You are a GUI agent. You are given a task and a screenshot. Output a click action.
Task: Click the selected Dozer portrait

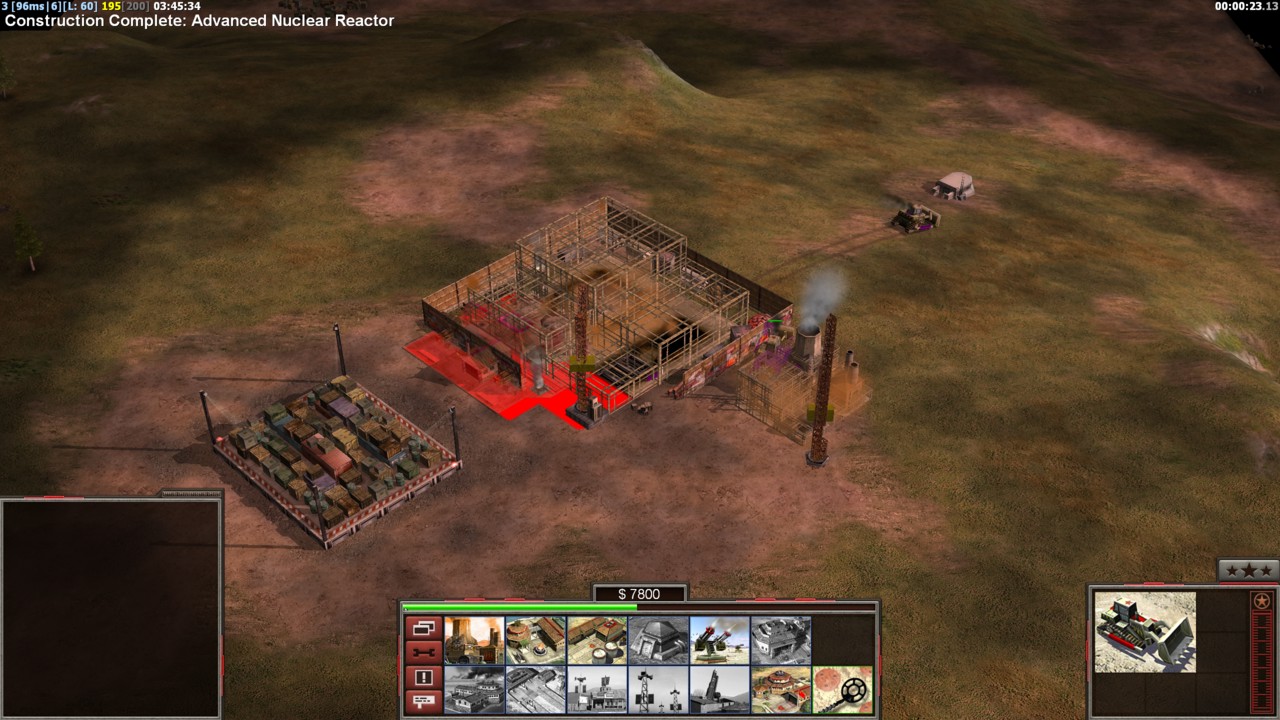click(x=1145, y=632)
